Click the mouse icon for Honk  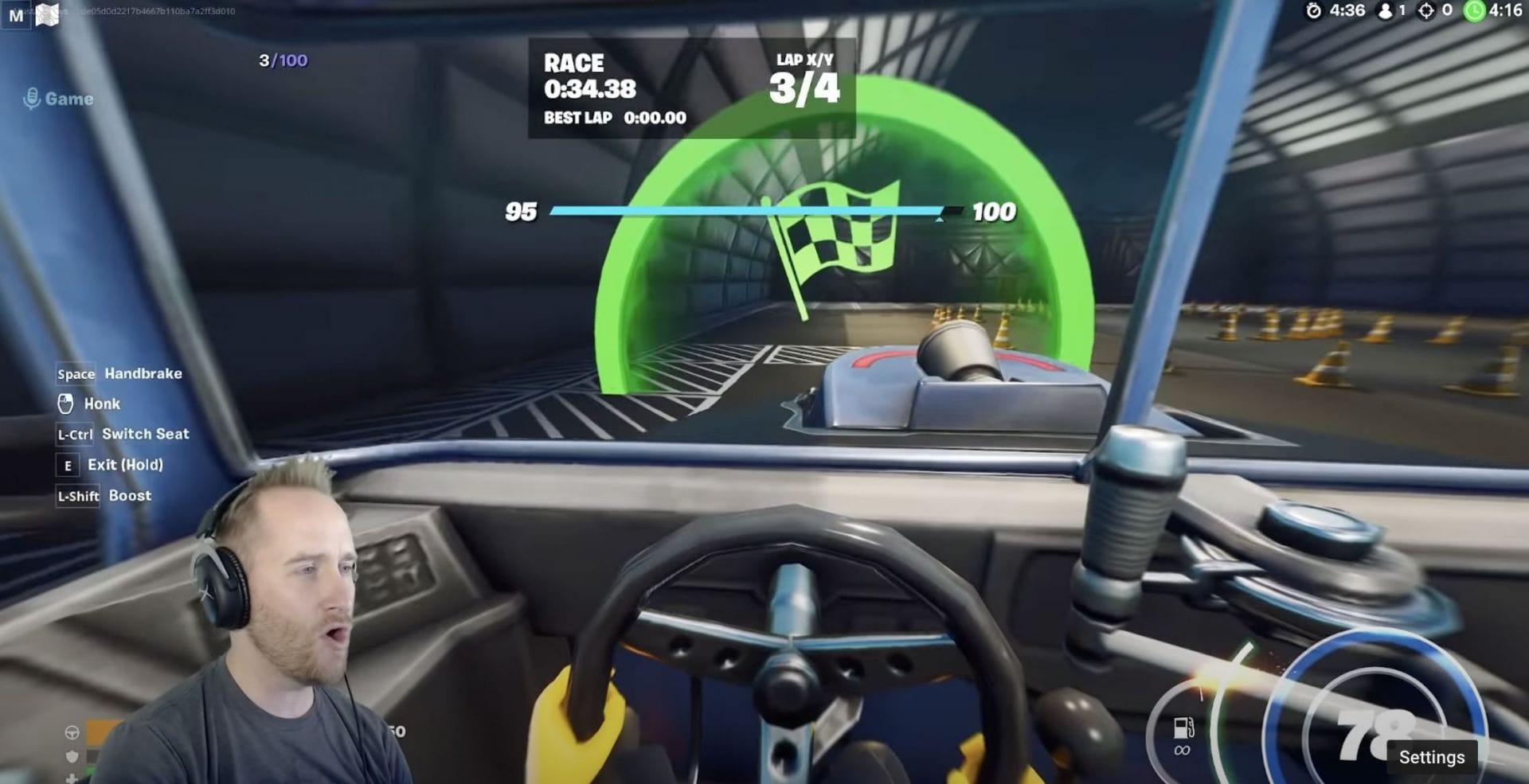click(67, 404)
